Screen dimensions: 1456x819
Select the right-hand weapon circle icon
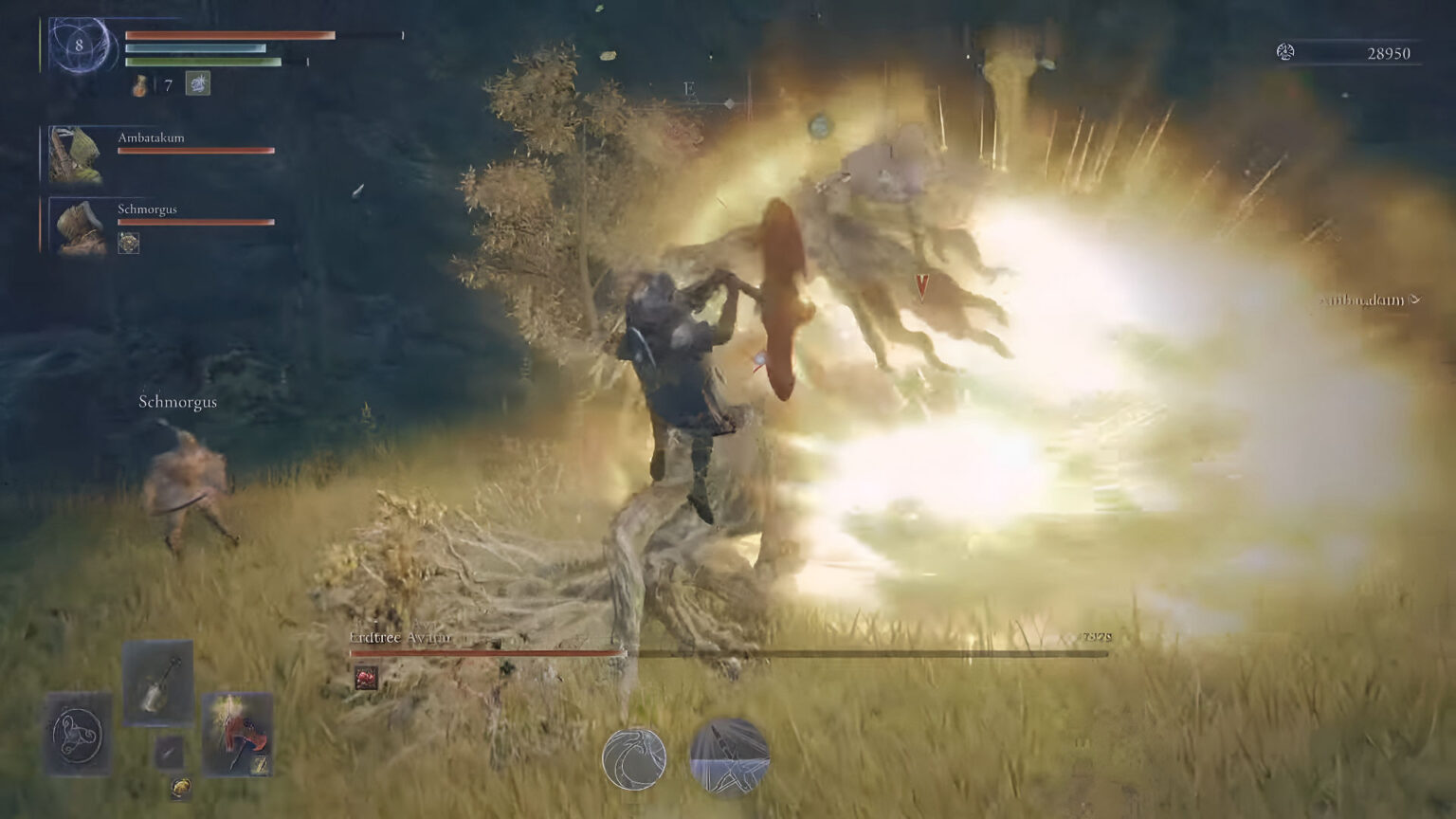tap(730, 757)
